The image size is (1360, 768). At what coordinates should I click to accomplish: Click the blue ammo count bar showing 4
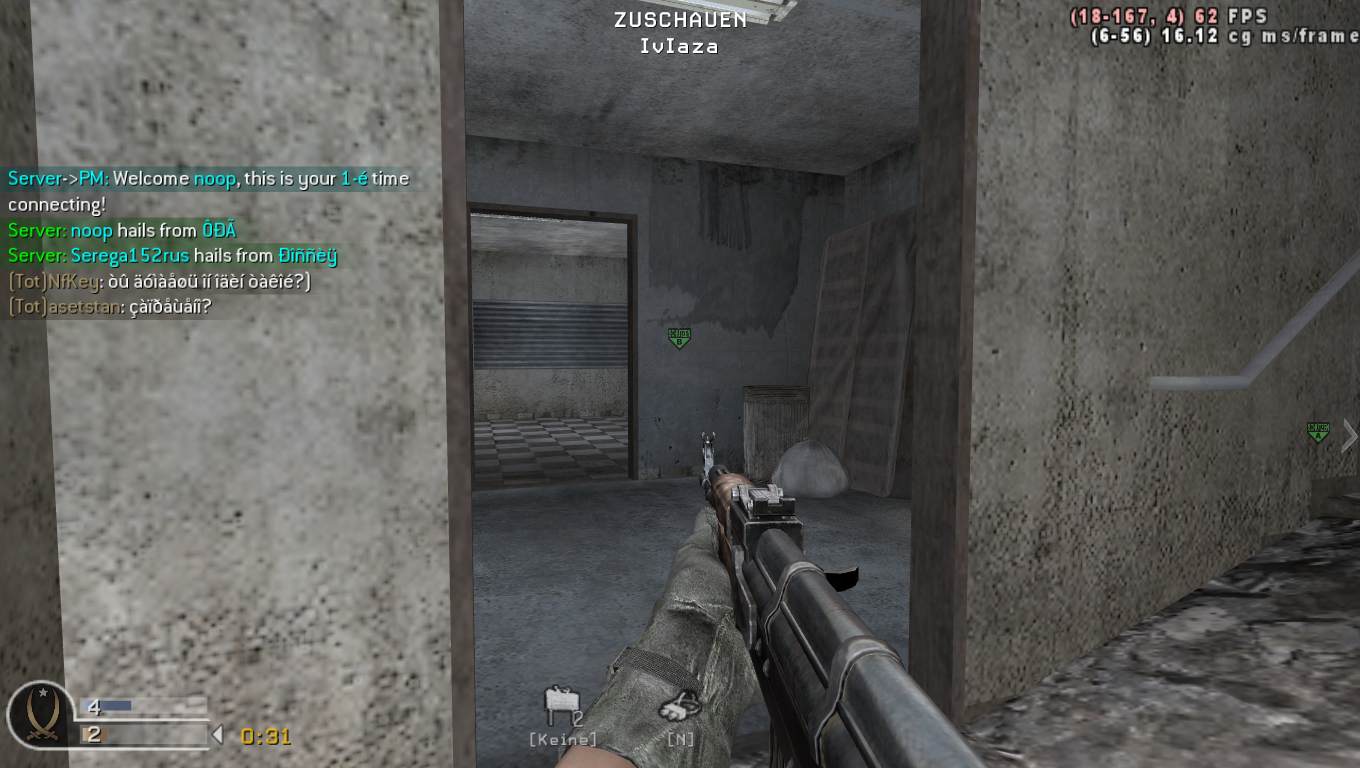[x=115, y=704]
